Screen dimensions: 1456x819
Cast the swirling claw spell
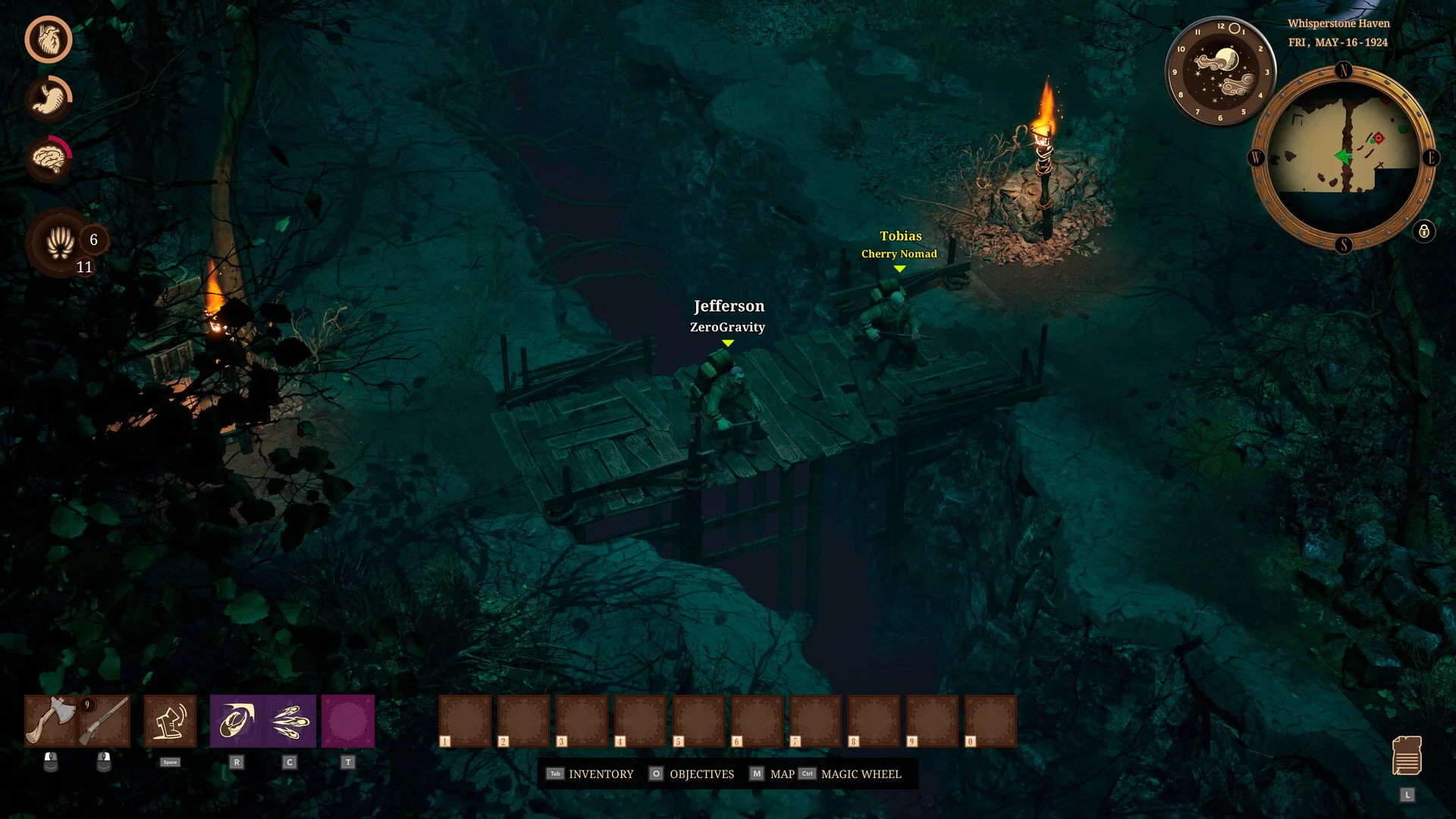(x=237, y=720)
